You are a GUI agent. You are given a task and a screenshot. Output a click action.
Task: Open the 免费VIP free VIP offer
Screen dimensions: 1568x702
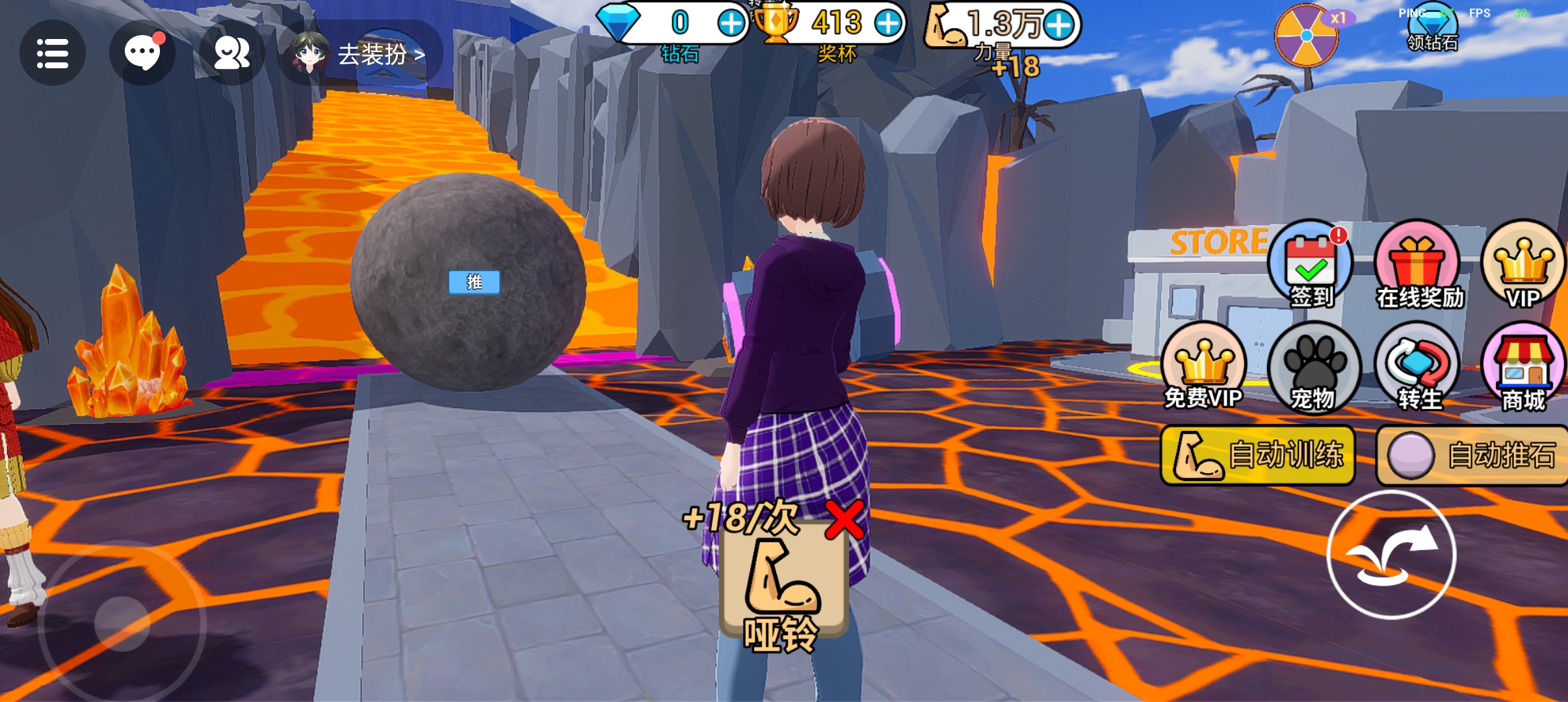(x=1204, y=367)
